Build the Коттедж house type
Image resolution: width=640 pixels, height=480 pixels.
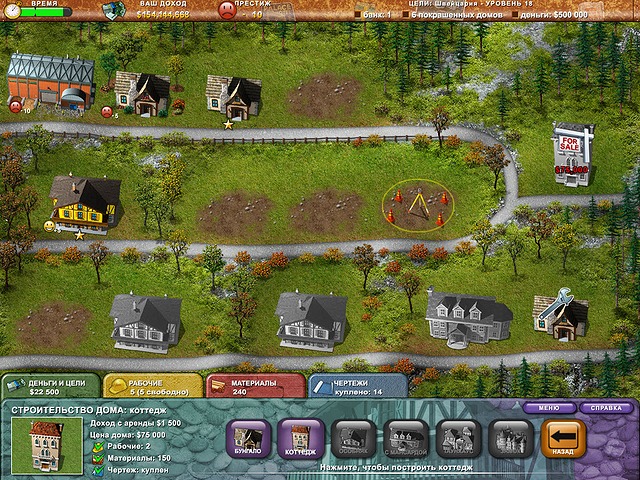pos(300,439)
